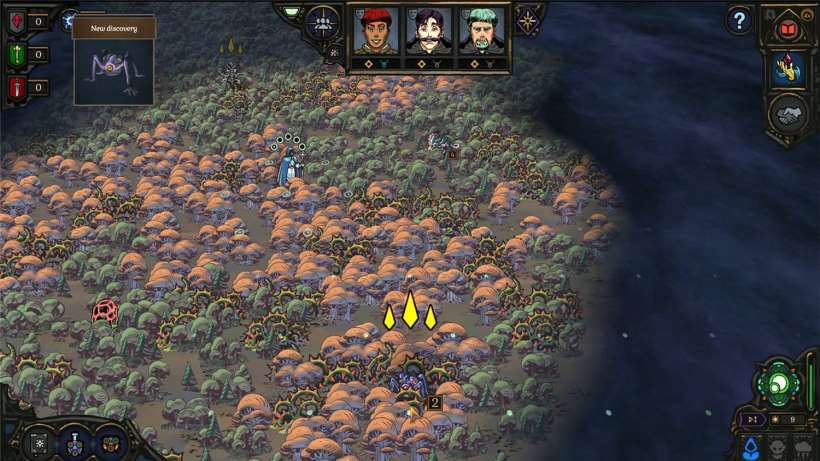
Task: Click the blue water drop icon
Action: click(x=750, y=446)
